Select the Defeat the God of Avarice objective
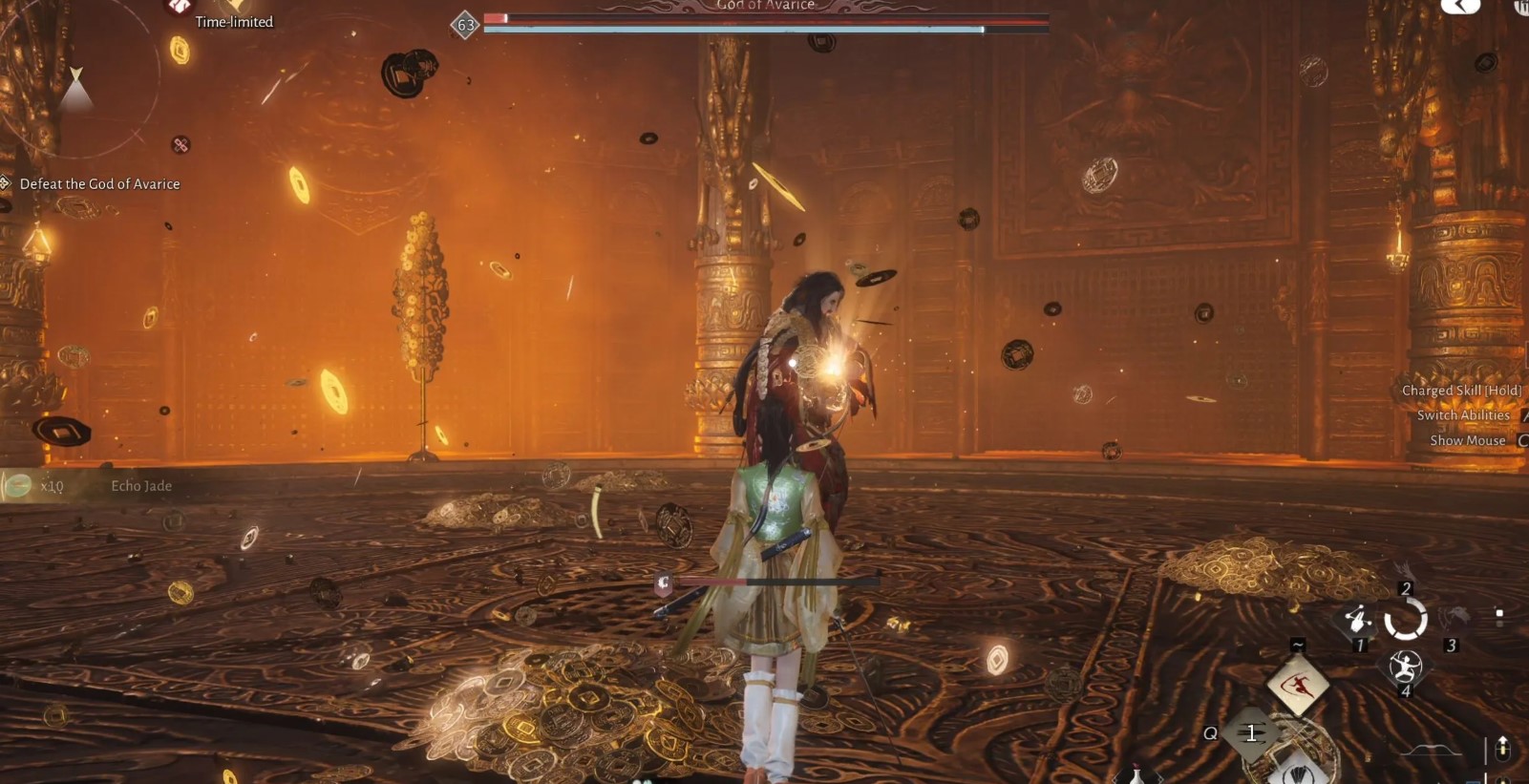The image size is (1529, 784). pos(99,183)
